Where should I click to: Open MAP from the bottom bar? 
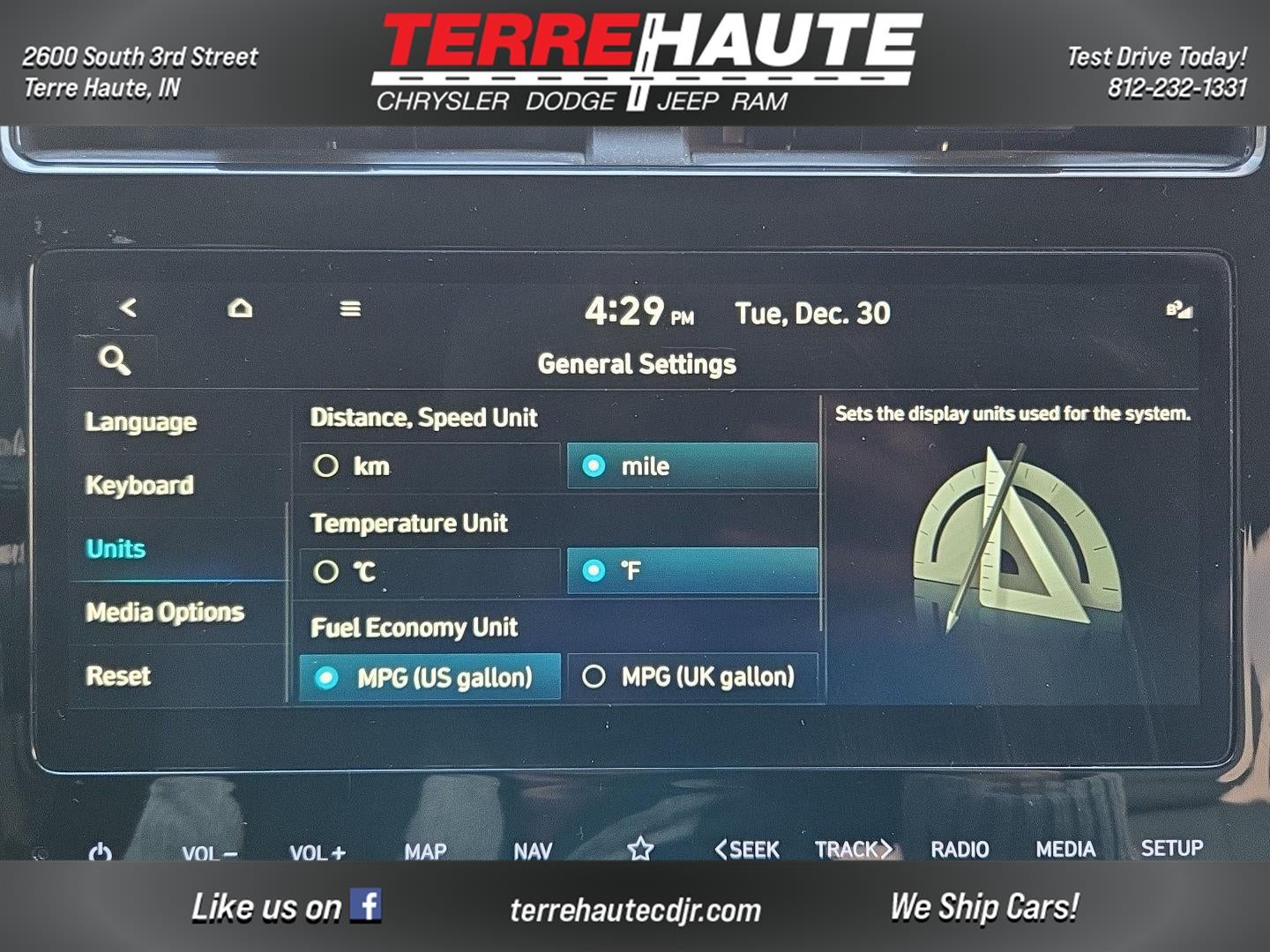(x=426, y=850)
